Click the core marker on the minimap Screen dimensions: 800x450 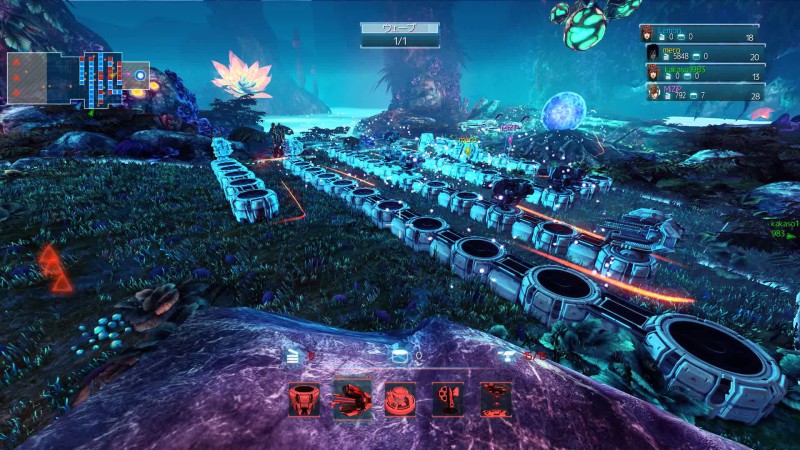(x=140, y=75)
